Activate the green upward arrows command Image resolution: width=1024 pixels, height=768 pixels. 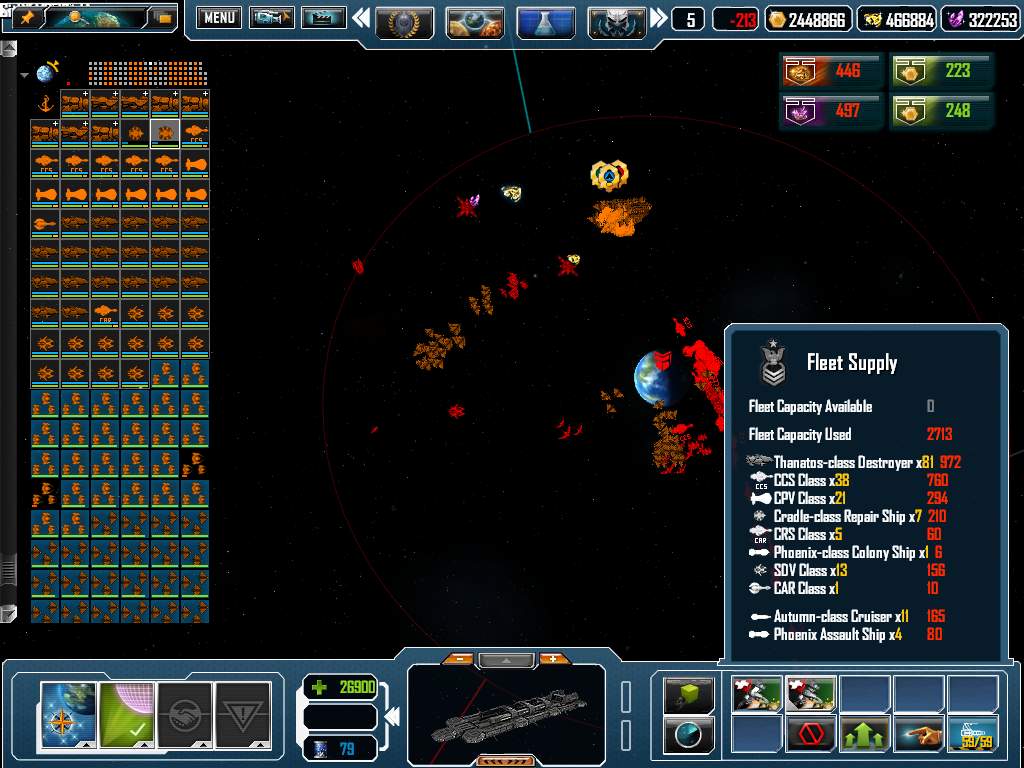pos(865,735)
